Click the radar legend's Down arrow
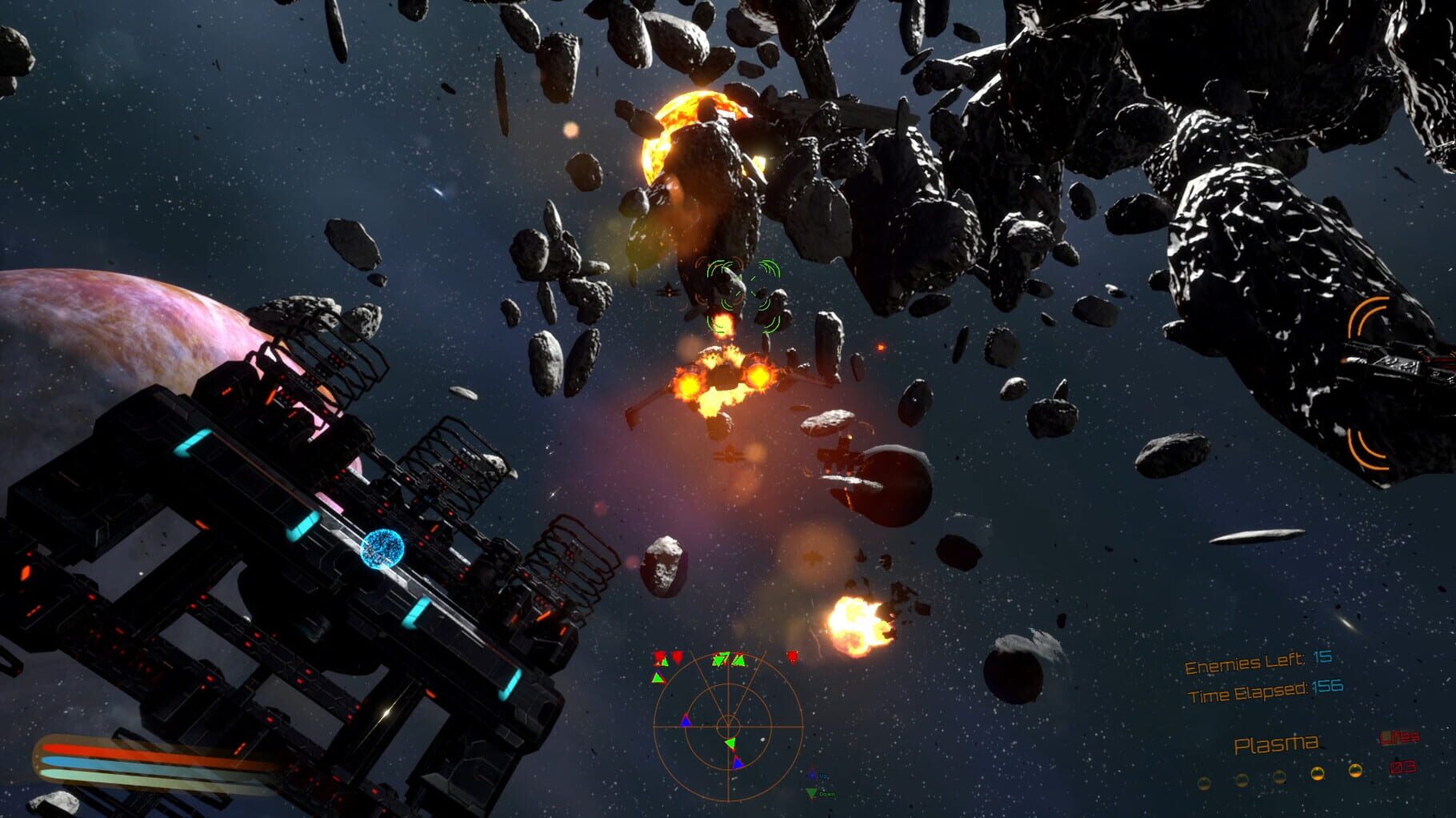This screenshot has height=818, width=1456. point(812,793)
